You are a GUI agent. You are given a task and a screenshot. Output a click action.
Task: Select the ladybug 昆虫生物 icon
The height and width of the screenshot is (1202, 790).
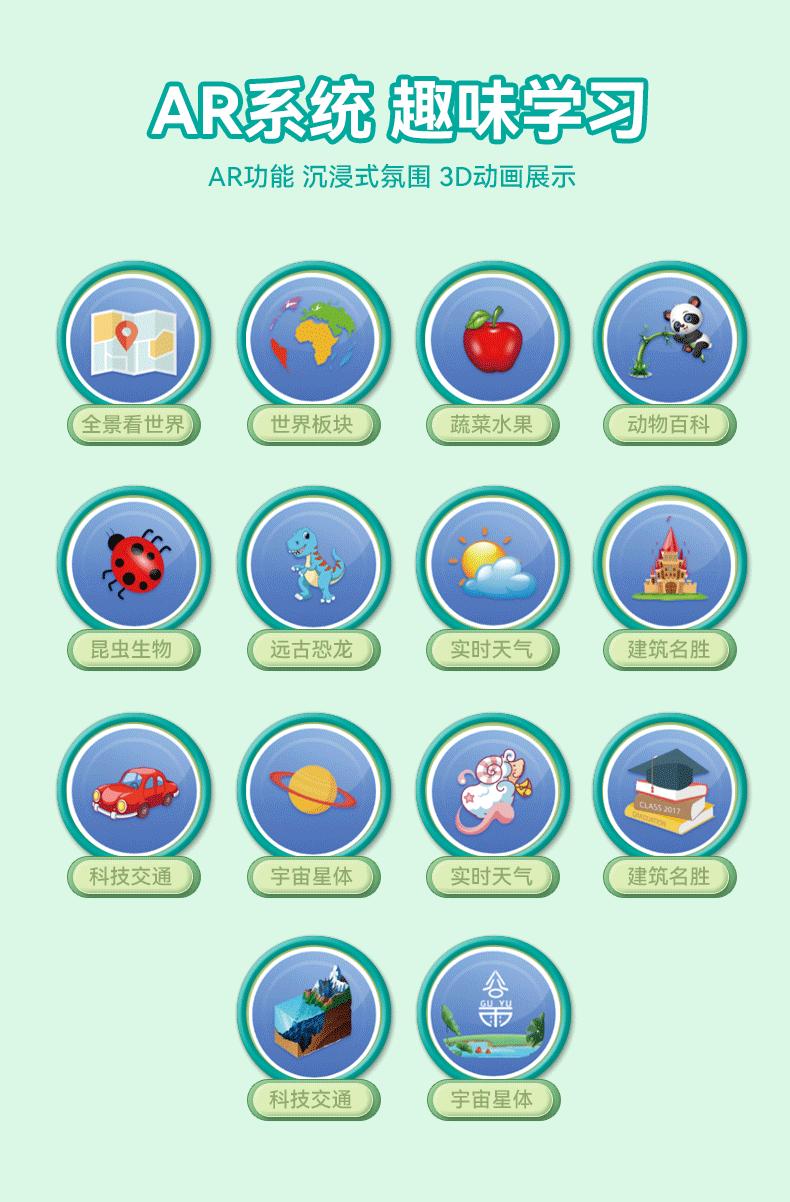133,563
